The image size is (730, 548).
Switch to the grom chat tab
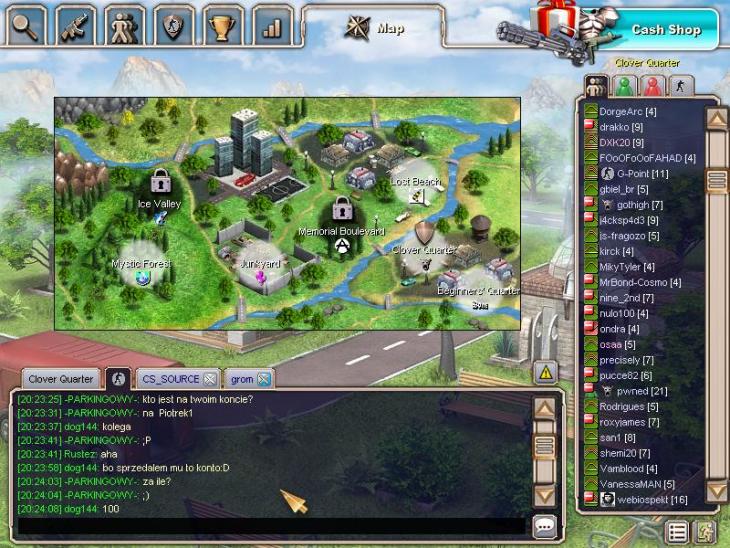242,379
